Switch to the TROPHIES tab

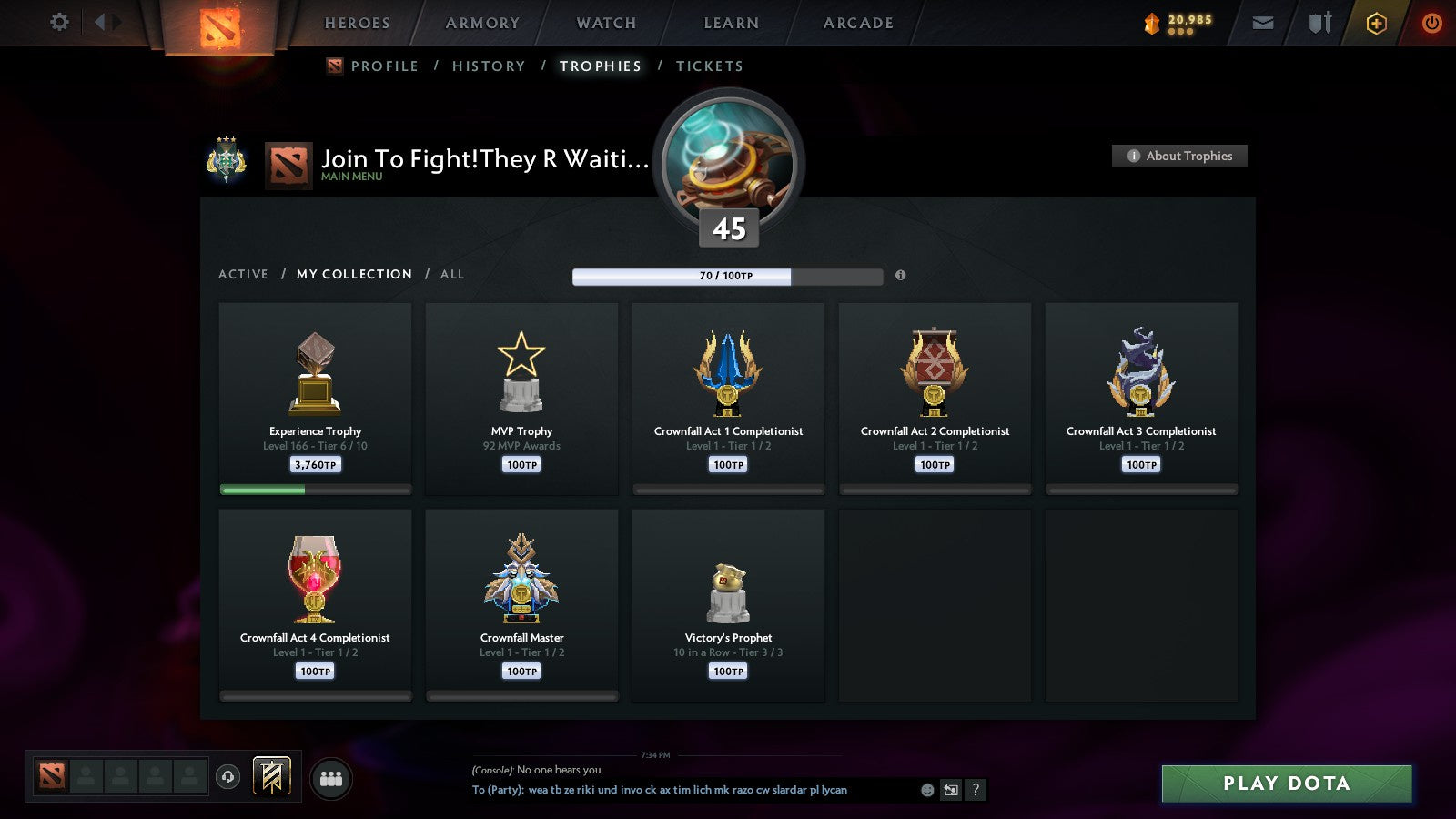(600, 66)
